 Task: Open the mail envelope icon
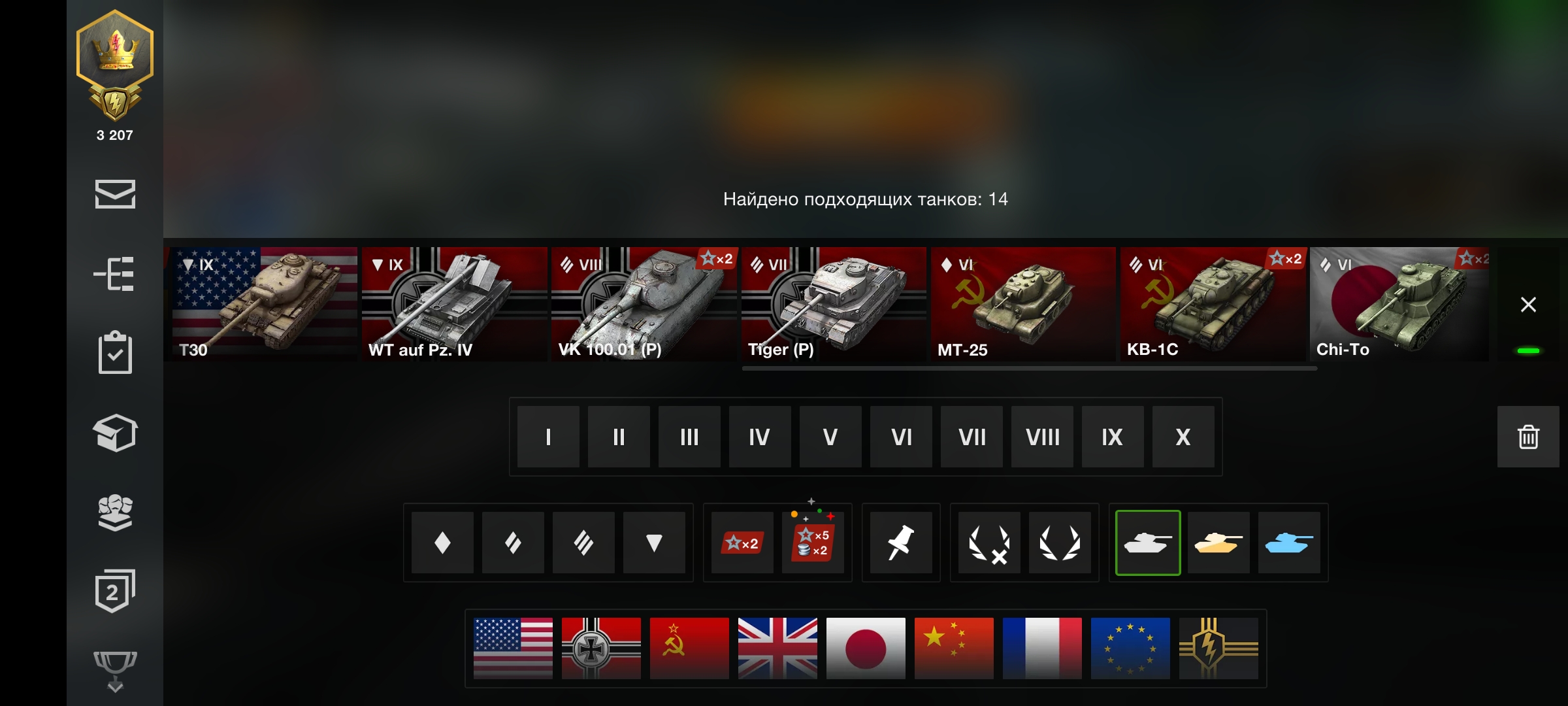[x=115, y=194]
